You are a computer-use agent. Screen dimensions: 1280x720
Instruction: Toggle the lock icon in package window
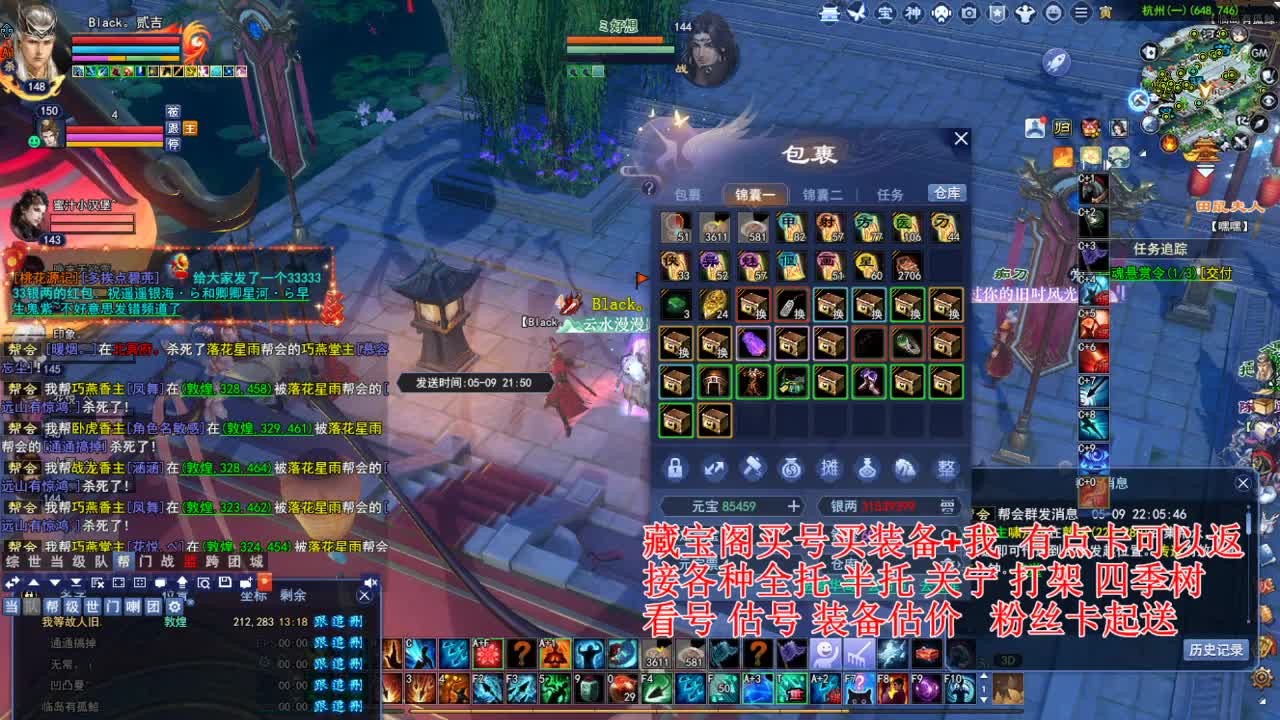(x=675, y=468)
